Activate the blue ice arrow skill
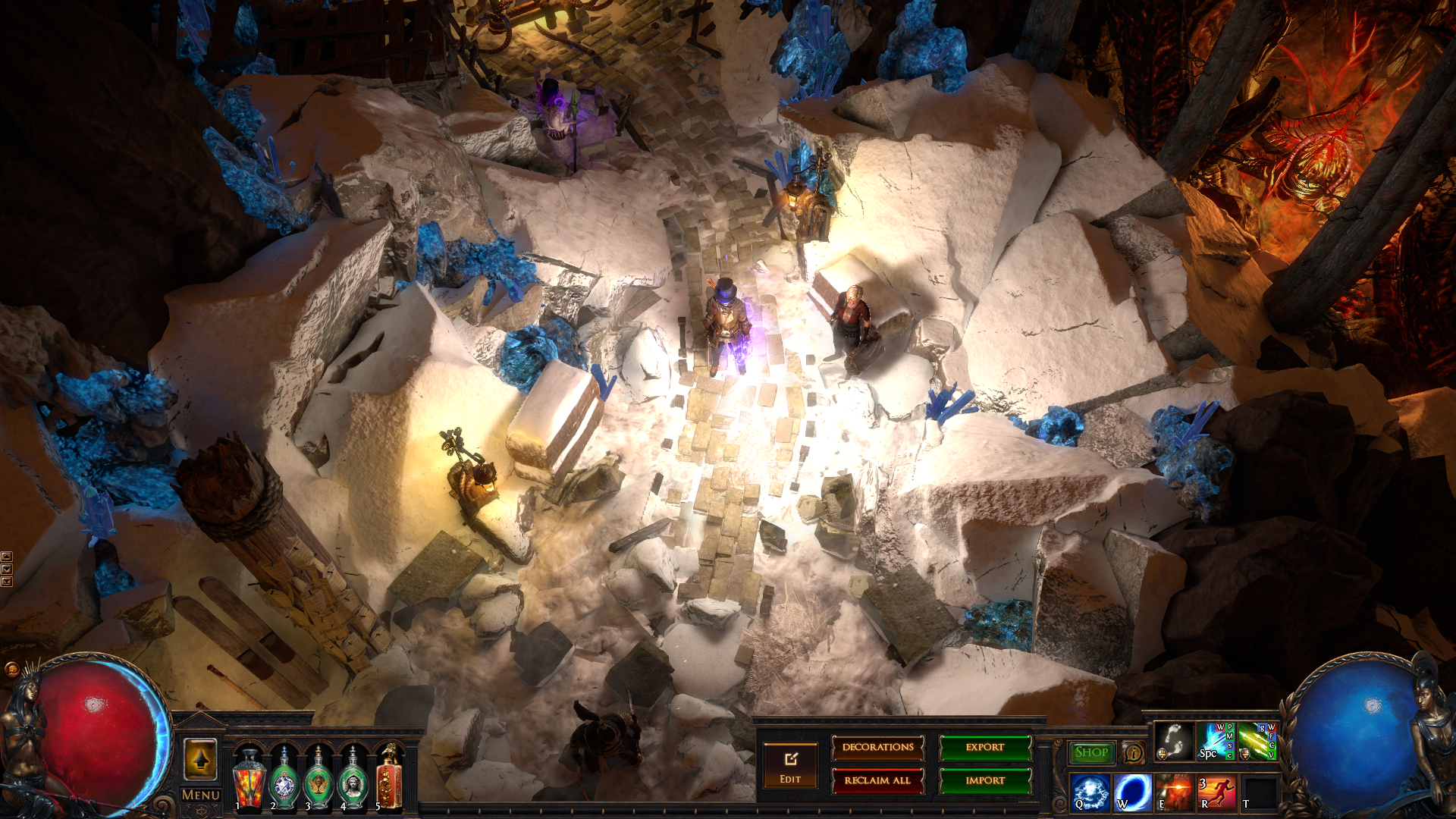 [1215, 741]
